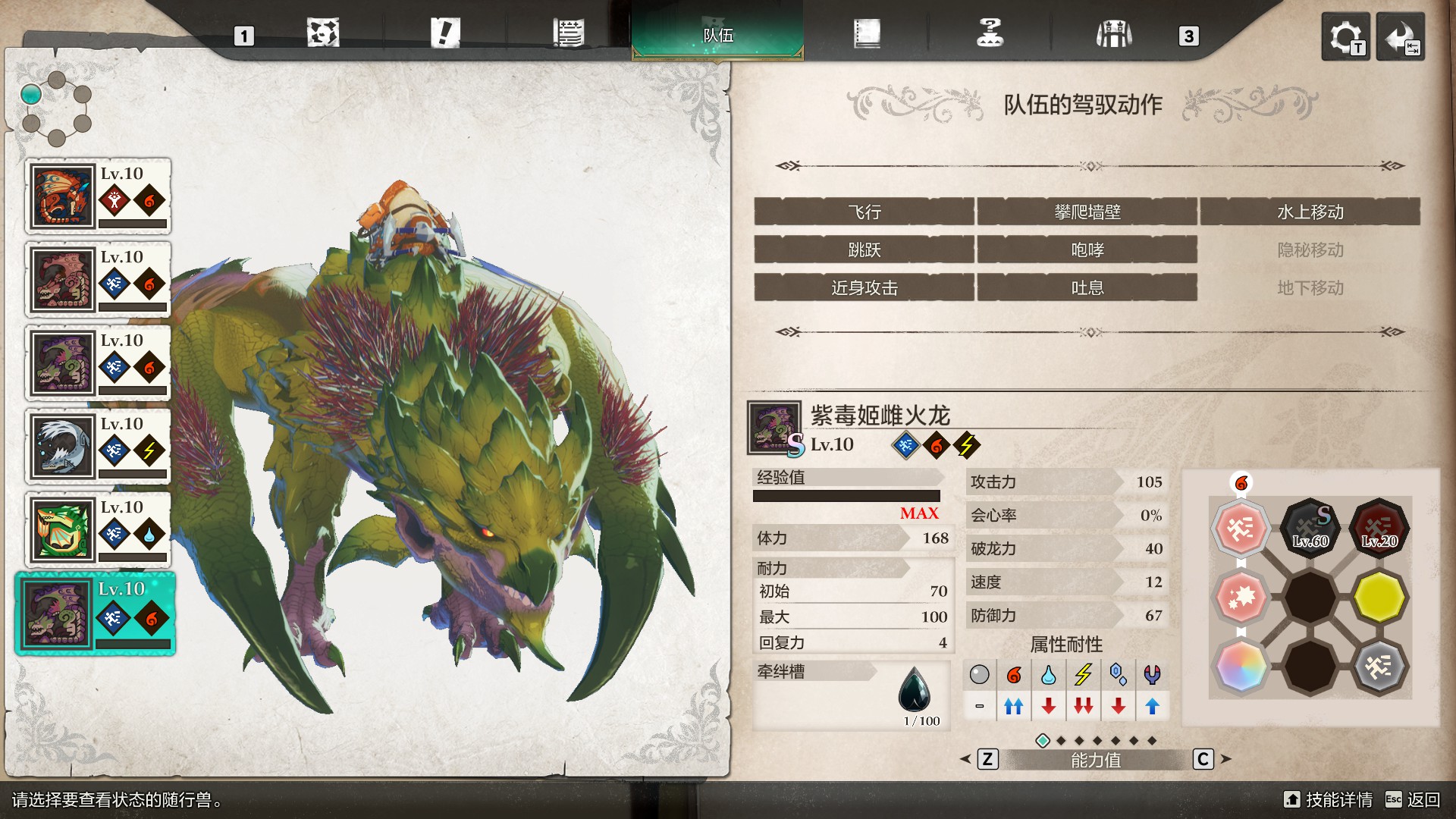Open 技能详情 skill details
Viewport: 1456px width, 819px height.
(x=1329, y=800)
